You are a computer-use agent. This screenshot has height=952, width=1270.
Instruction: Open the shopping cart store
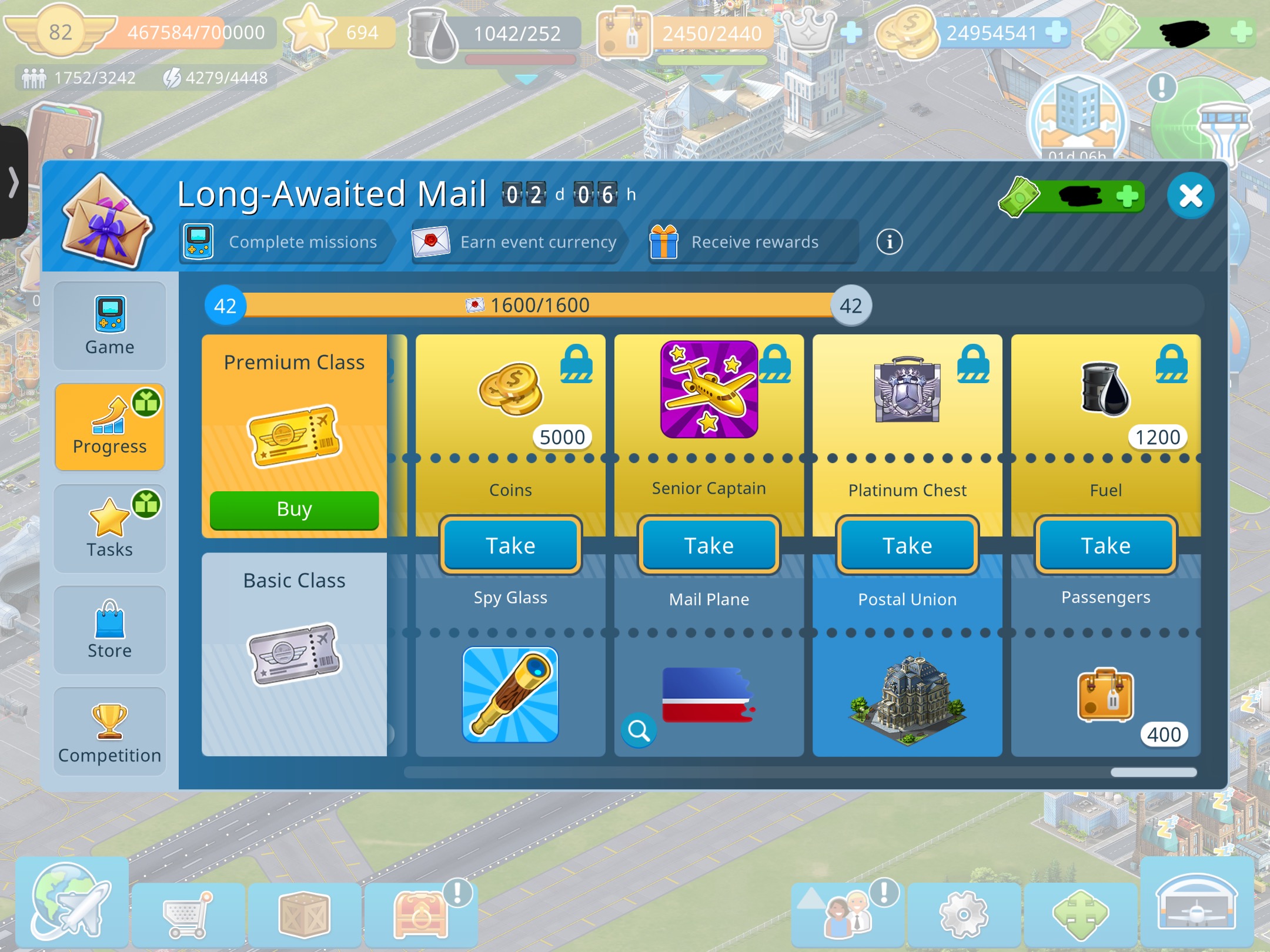tap(187, 914)
